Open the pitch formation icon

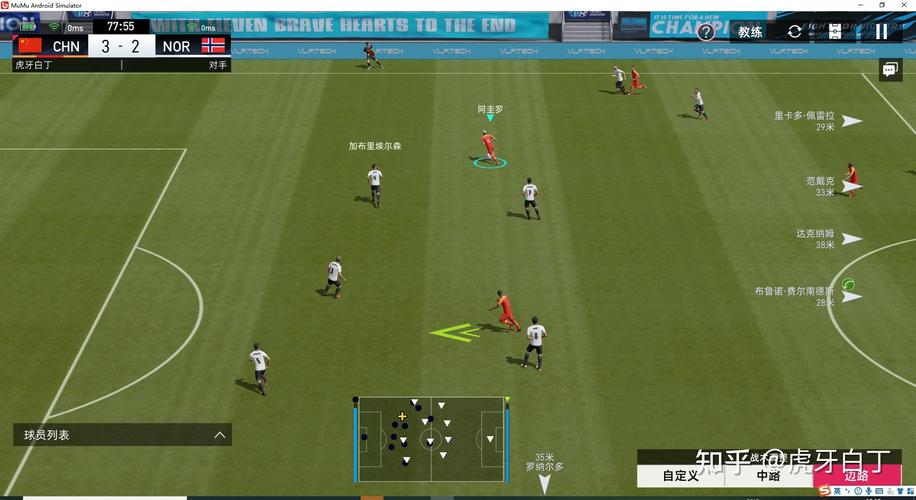[835, 31]
